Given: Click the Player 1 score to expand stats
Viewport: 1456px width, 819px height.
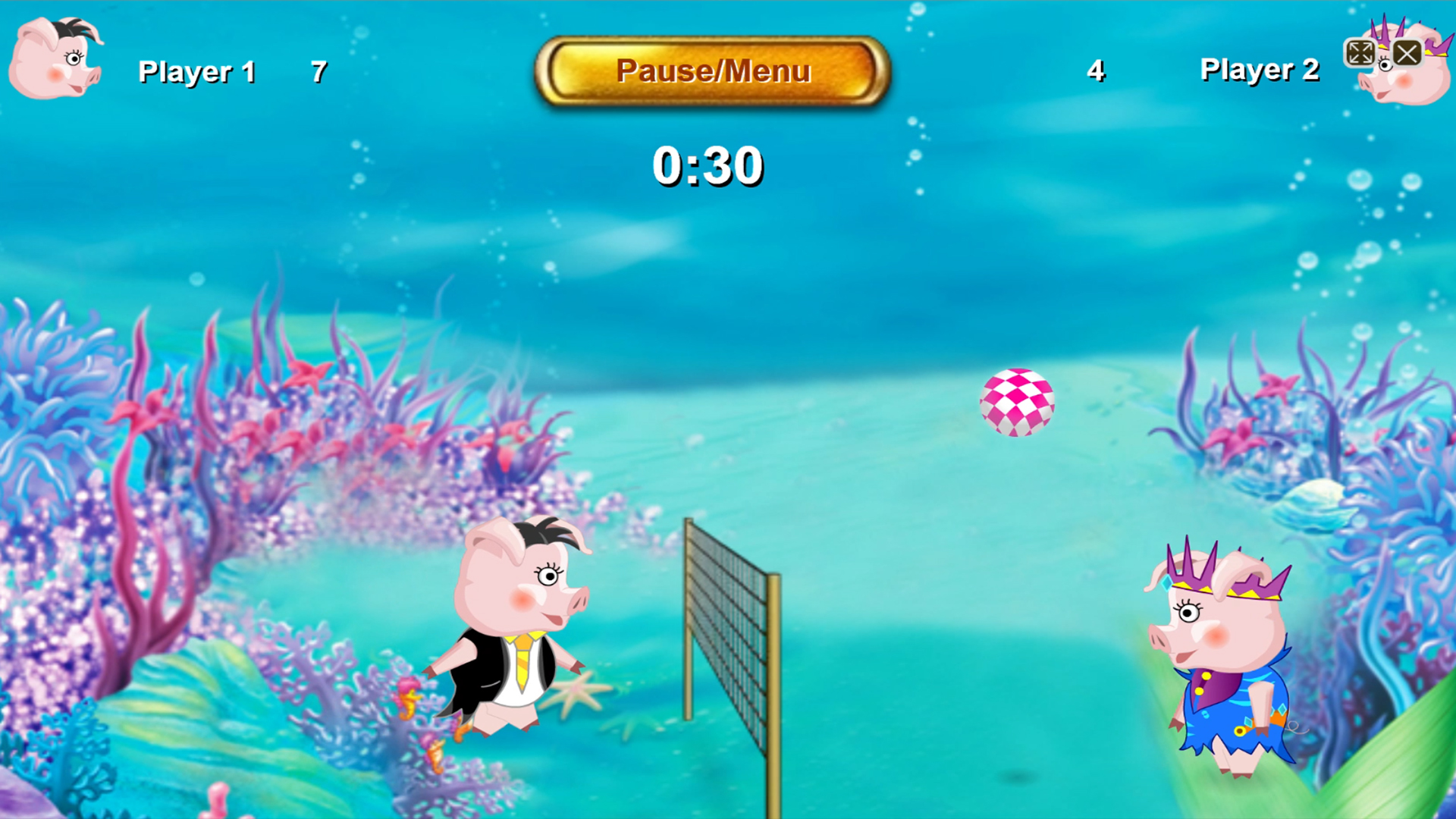Looking at the screenshot, I should pos(318,71).
